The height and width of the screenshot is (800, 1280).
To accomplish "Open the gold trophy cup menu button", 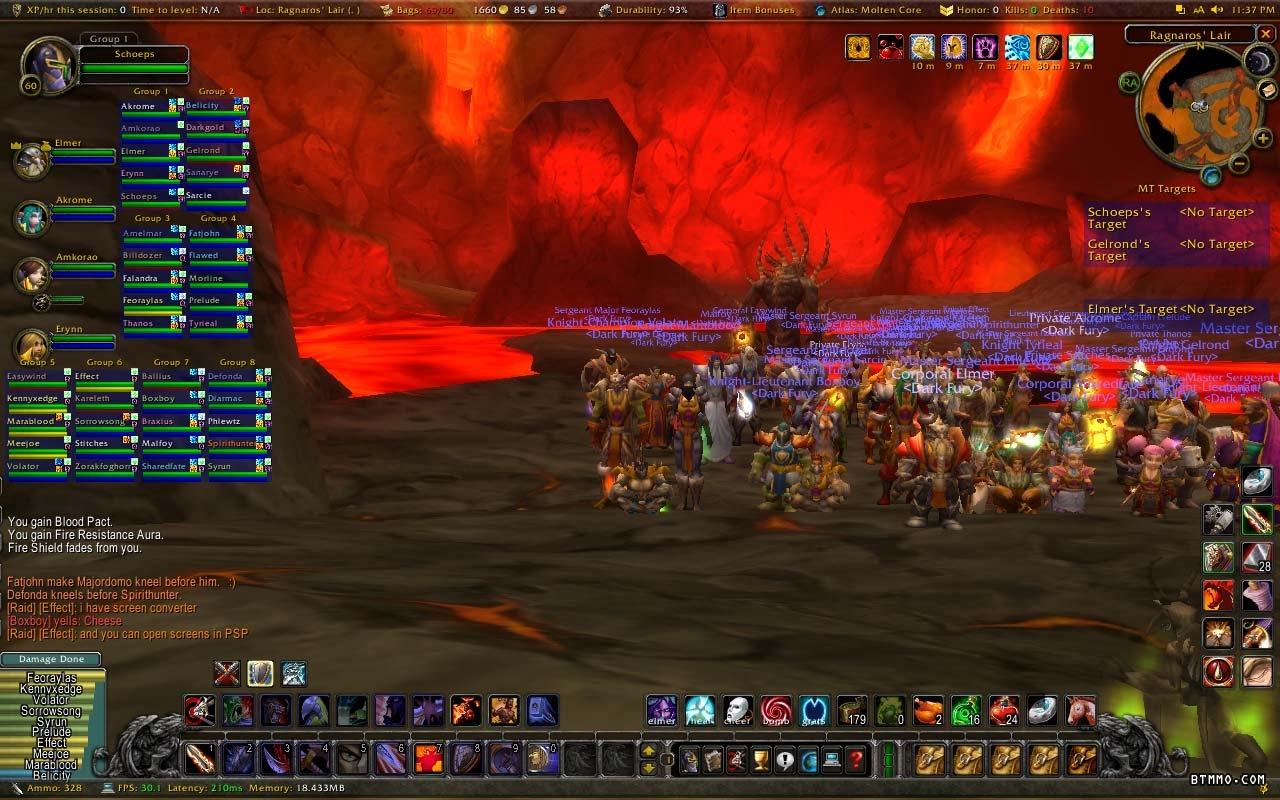I will [760, 760].
